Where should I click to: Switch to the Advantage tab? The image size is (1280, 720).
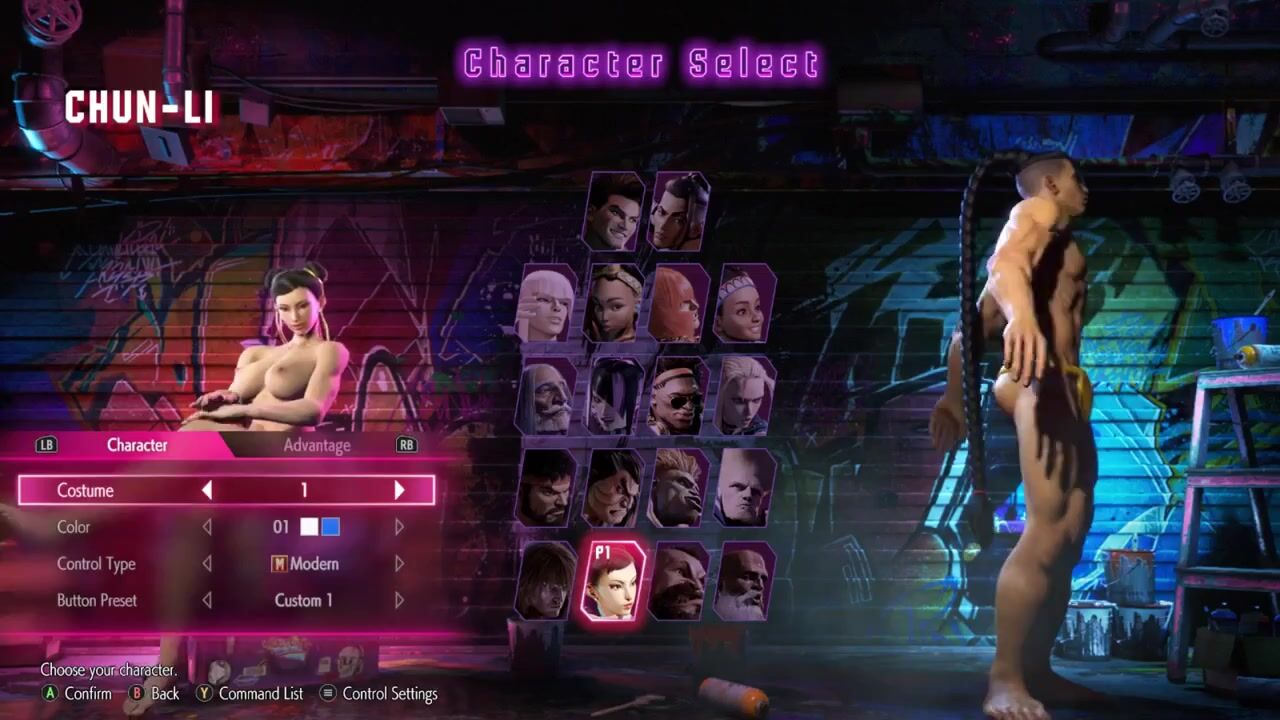point(316,445)
